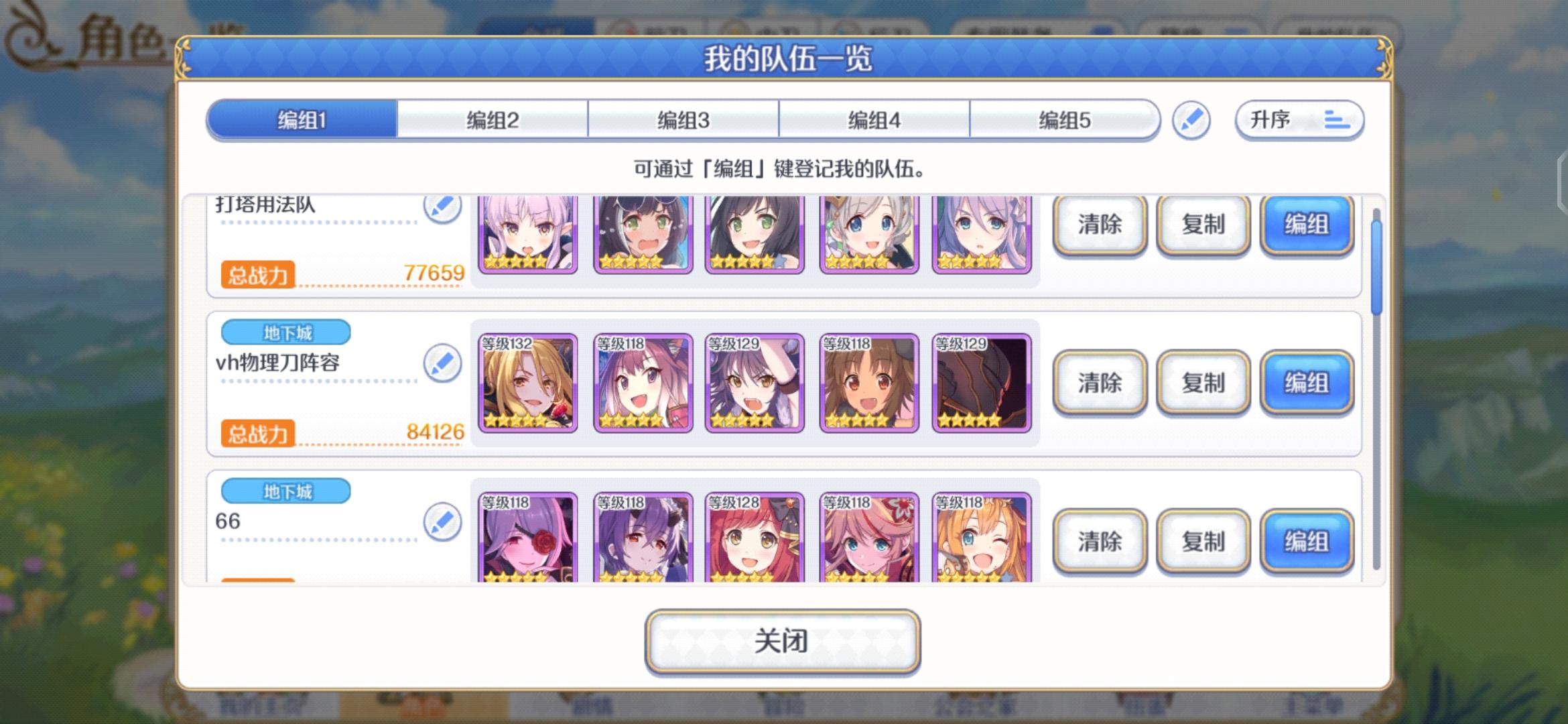The image size is (1568, 724).
Task: Click the level 132 character portrait thumbnail
Action: tap(529, 382)
